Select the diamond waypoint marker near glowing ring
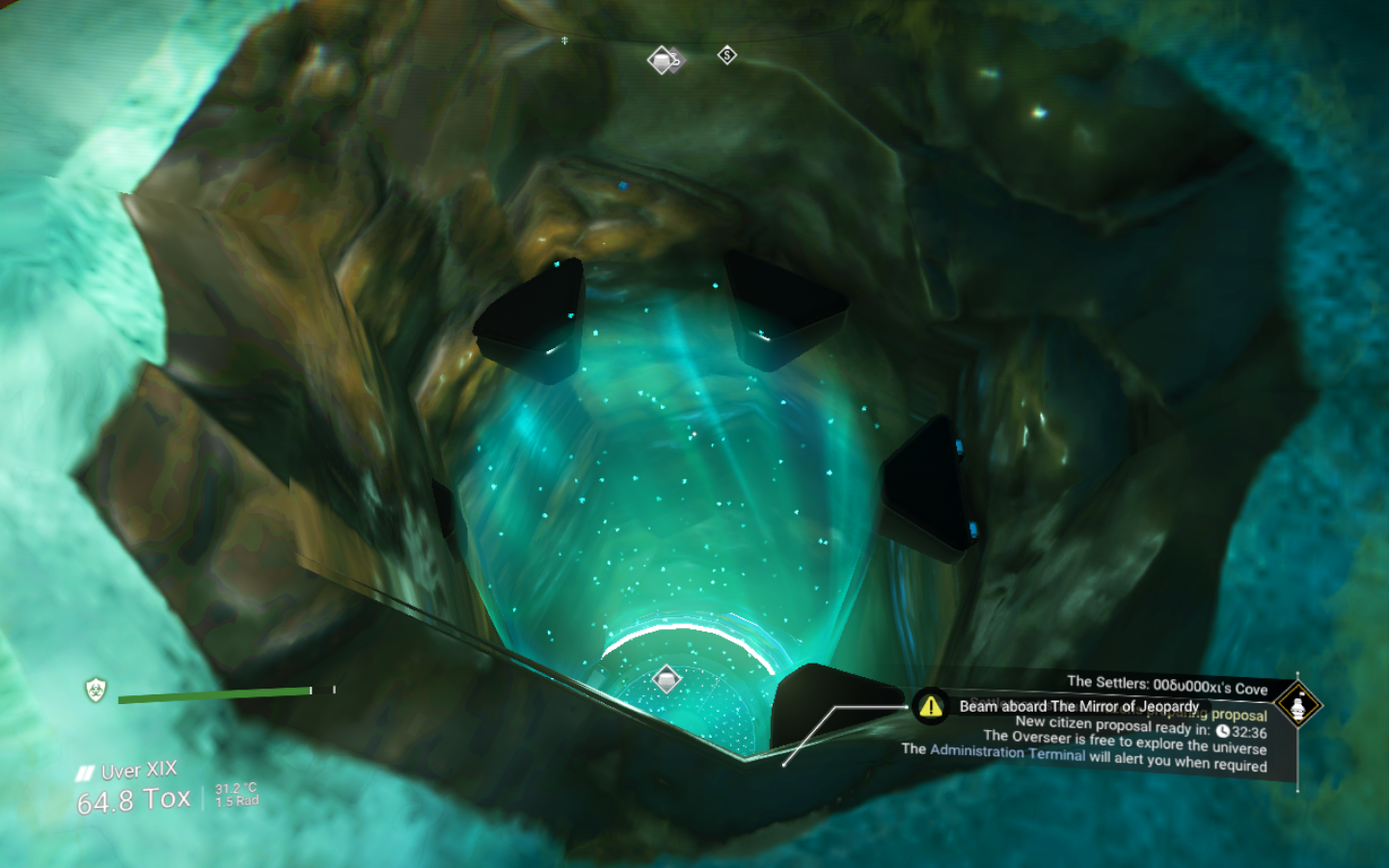The width and height of the screenshot is (1389, 868). [x=667, y=678]
